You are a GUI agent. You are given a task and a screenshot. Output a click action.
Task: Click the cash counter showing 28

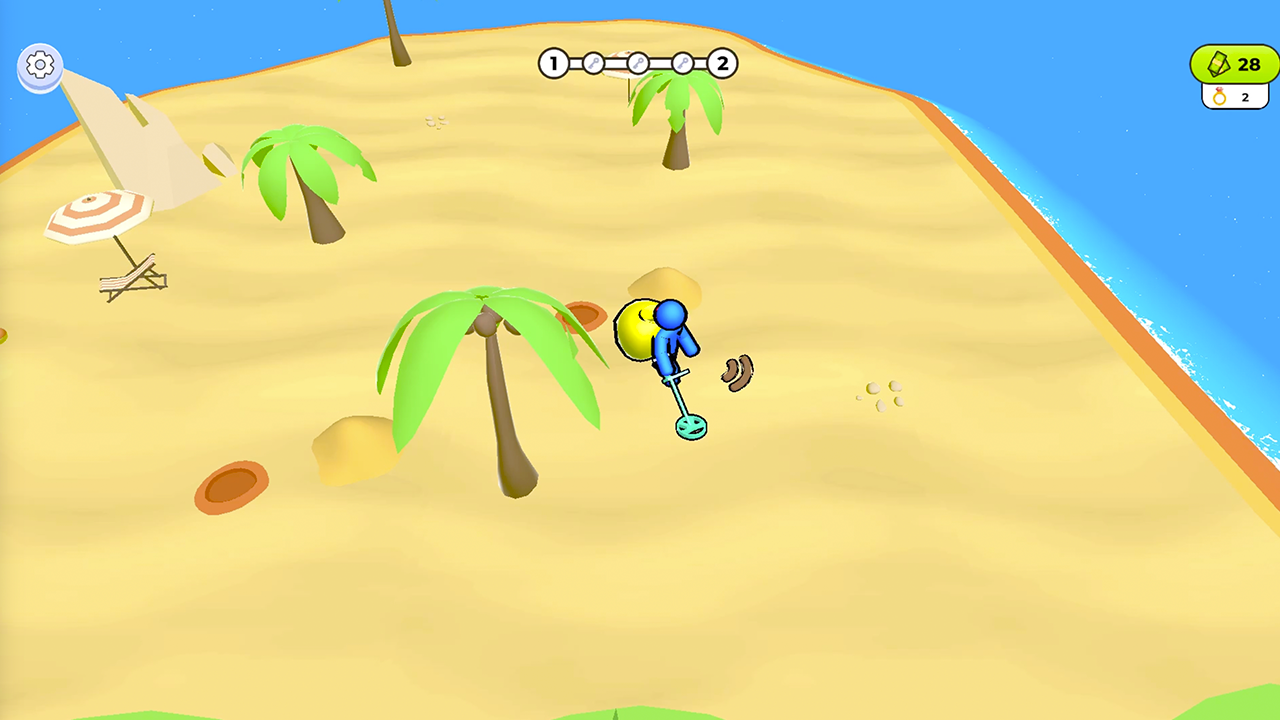[1233, 64]
